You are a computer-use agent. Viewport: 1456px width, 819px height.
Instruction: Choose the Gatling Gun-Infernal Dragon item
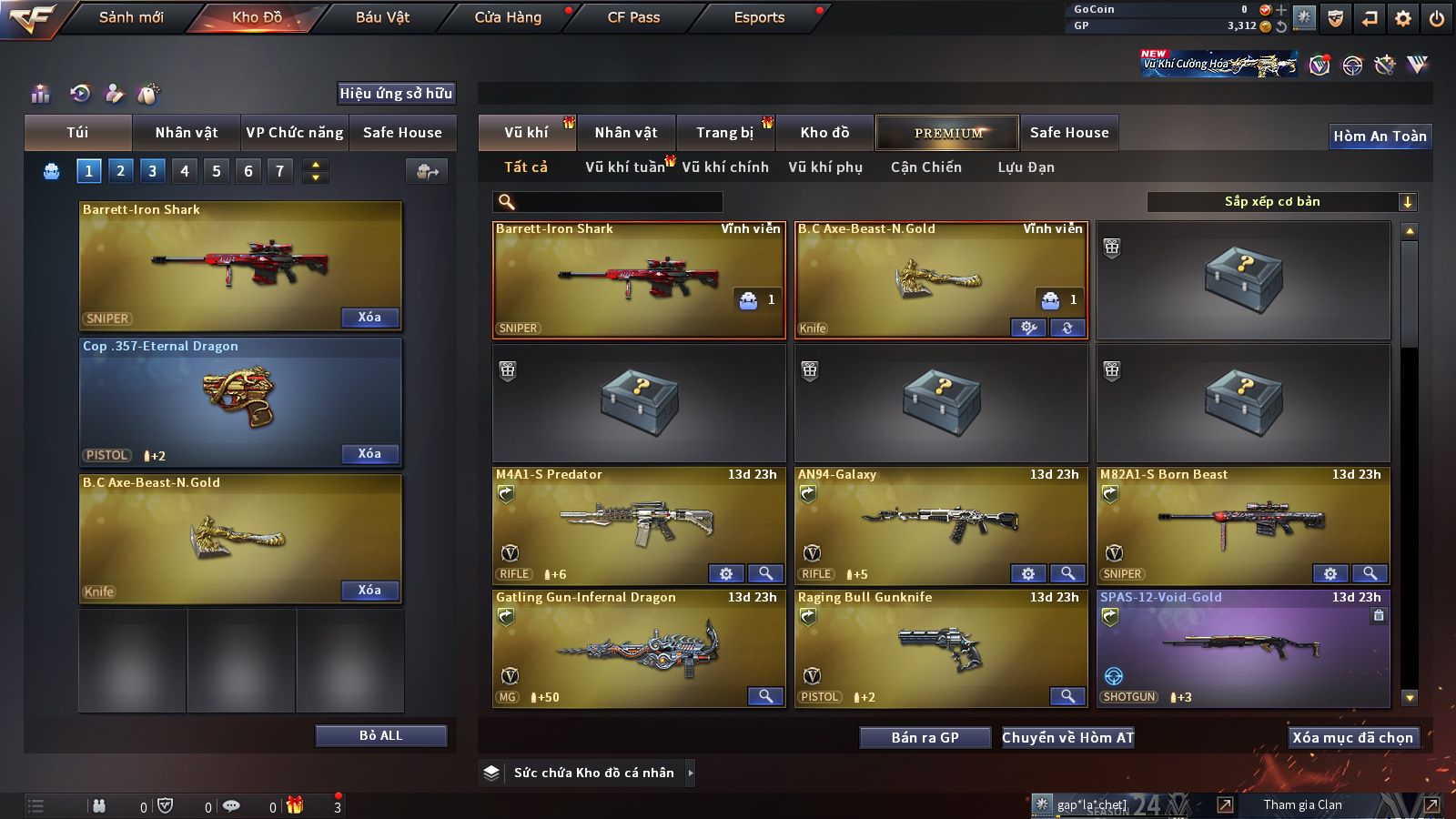[x=639, y=648]
